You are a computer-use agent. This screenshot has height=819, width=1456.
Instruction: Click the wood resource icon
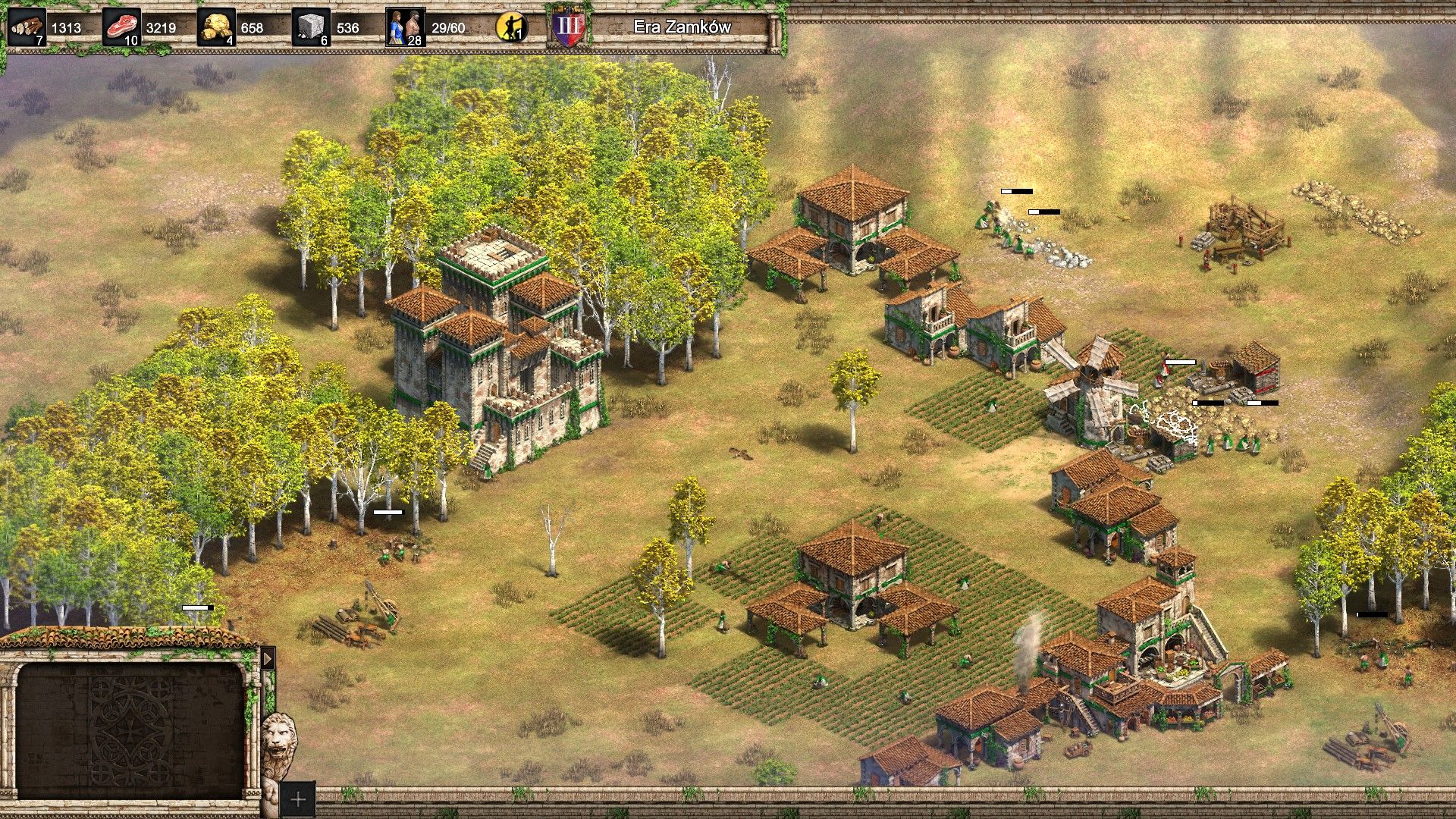pos(27,25)
